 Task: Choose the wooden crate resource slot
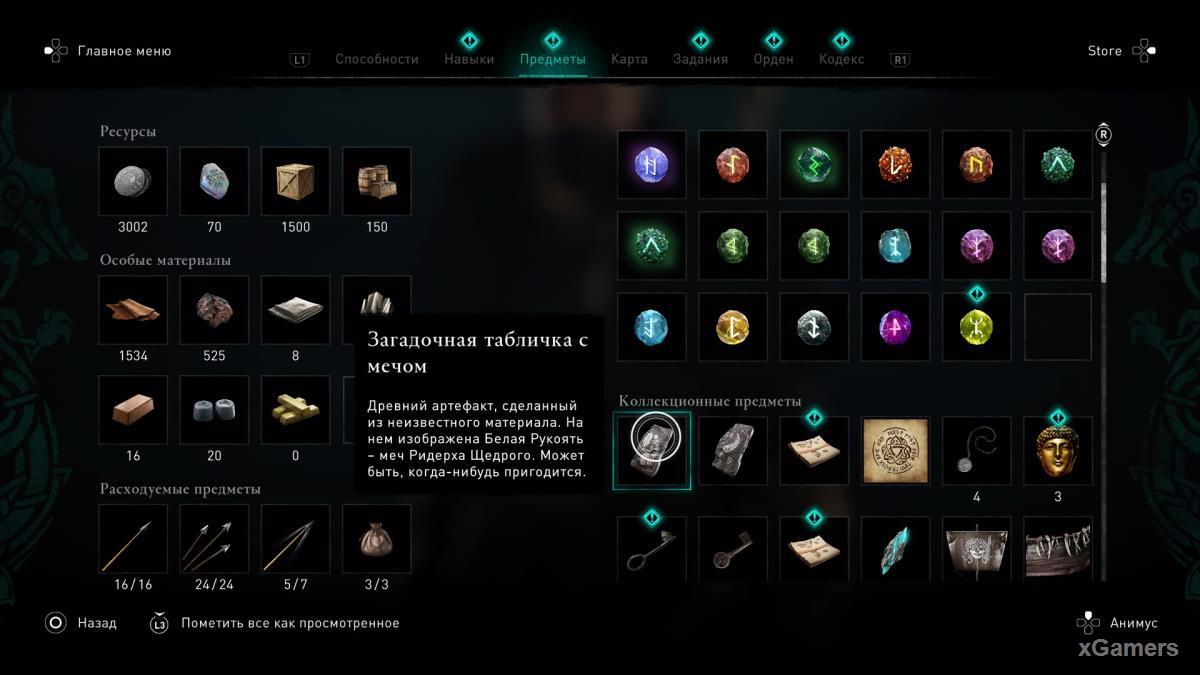(x=295, y=181)
